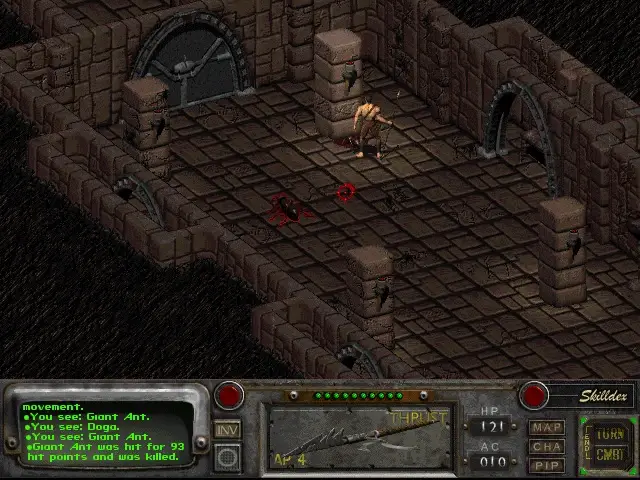Open the MAP screen

click(546, 428)
